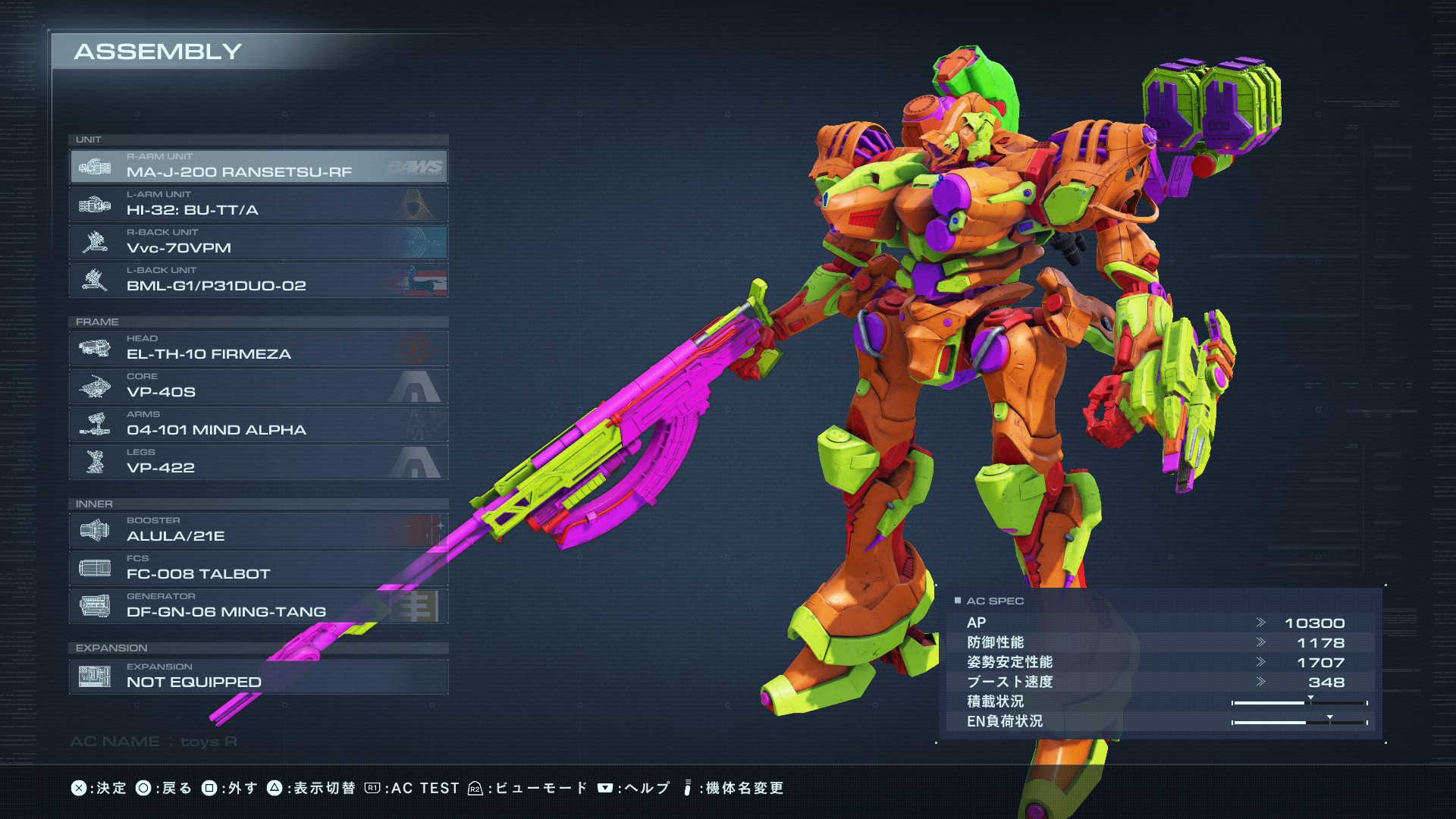The image size is (1456, 819).
Task: Select the EXPANSION NOT EQUIPPED slot
Action: [x=258, y=676]
